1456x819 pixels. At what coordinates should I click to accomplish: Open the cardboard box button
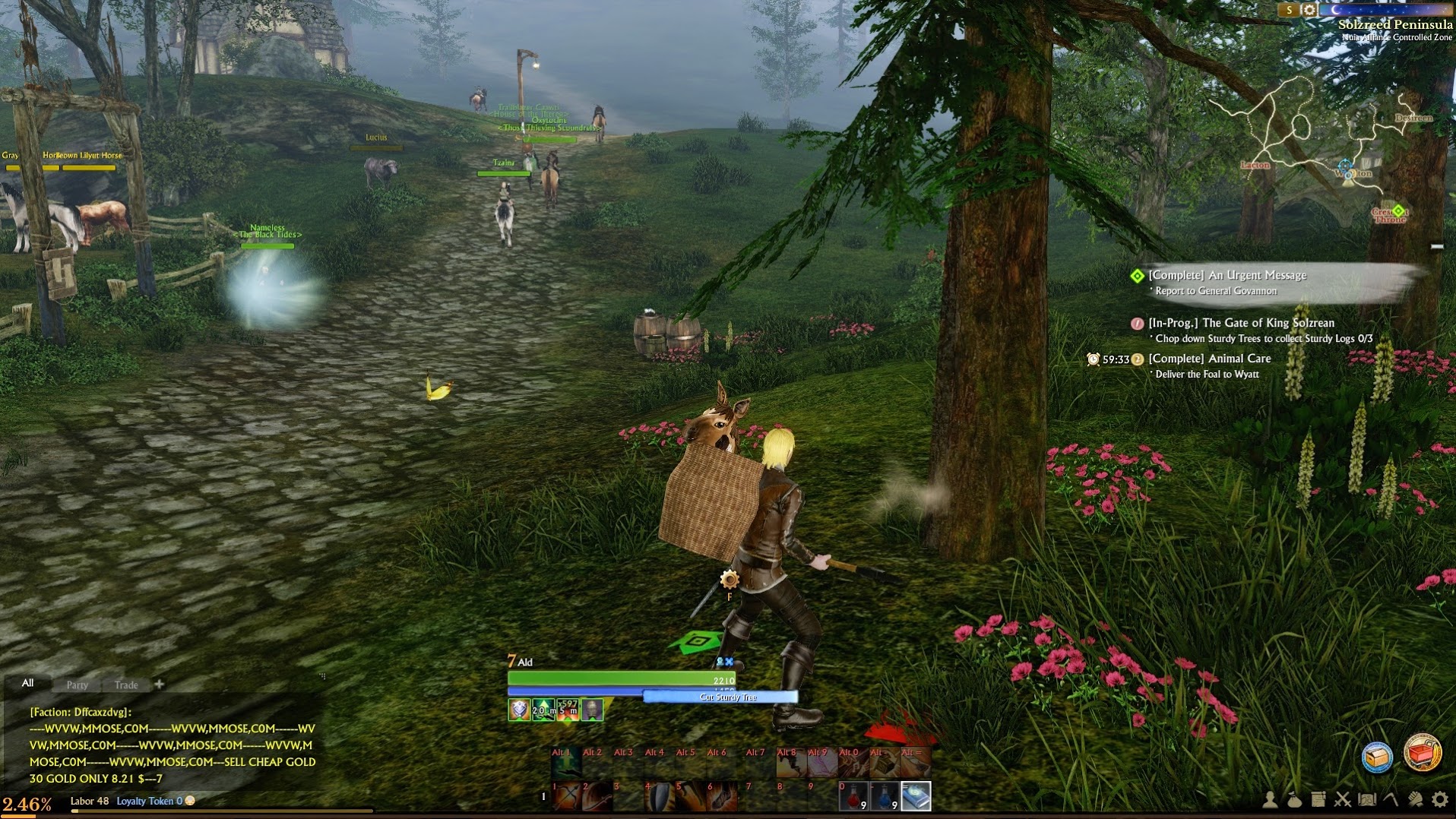coord(1377,757)
